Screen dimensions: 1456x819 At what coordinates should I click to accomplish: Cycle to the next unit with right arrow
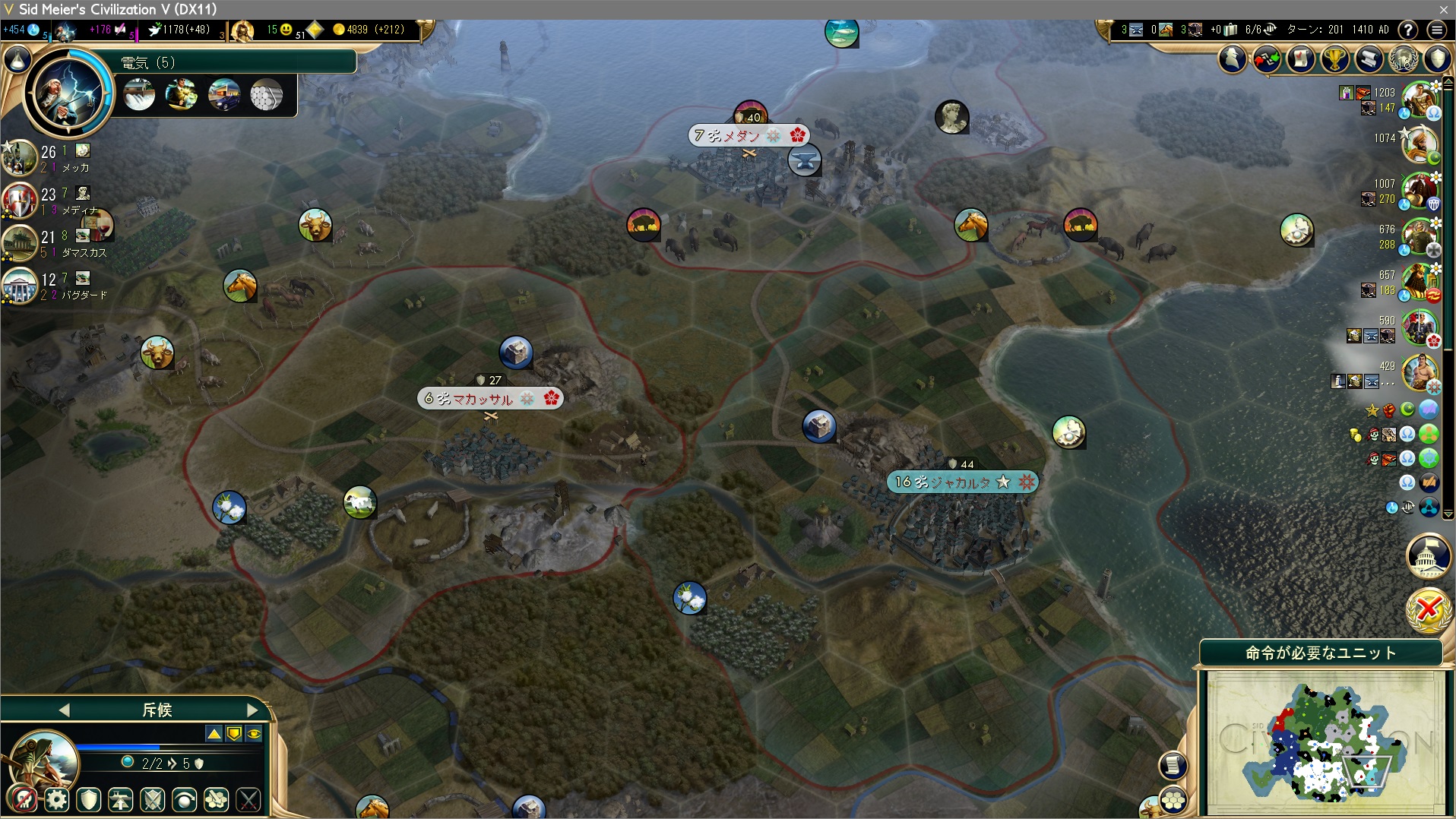click(x=253, y=710)
